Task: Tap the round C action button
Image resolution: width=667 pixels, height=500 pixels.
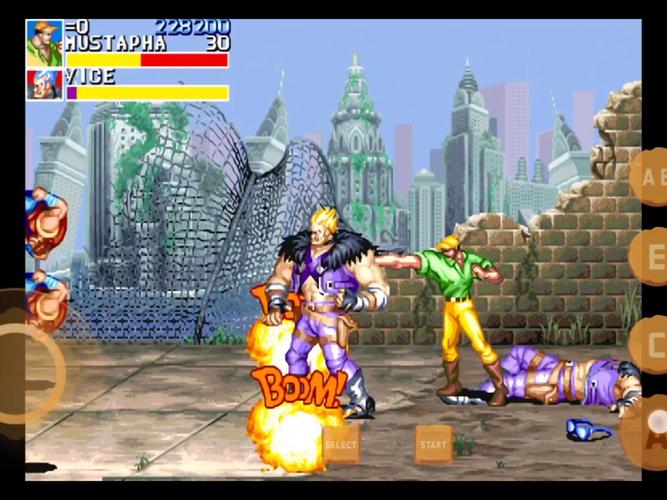Action: pyautogui.click(x=651, y=344)
